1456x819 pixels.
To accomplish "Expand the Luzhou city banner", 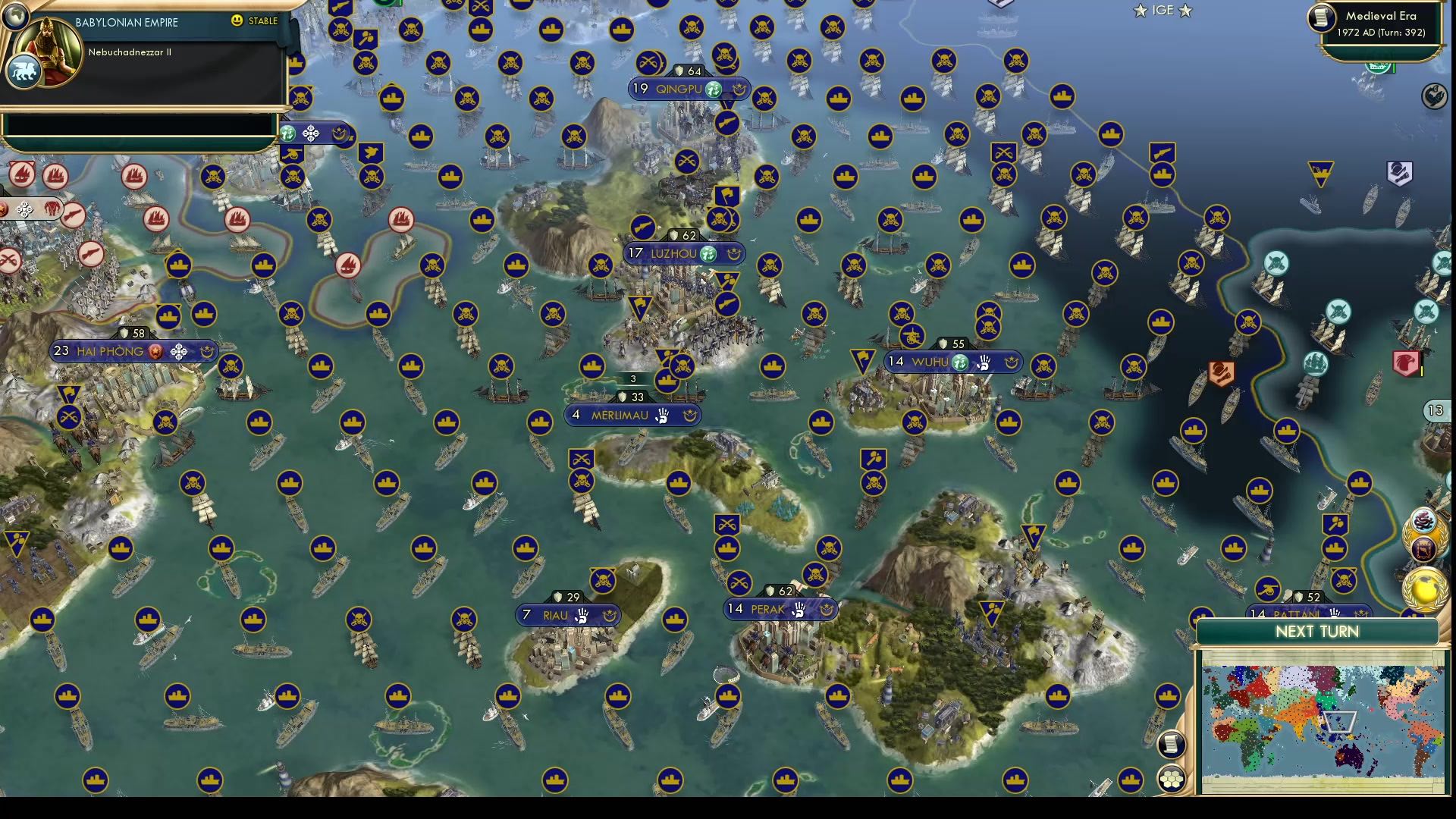I will coord(673,253).
